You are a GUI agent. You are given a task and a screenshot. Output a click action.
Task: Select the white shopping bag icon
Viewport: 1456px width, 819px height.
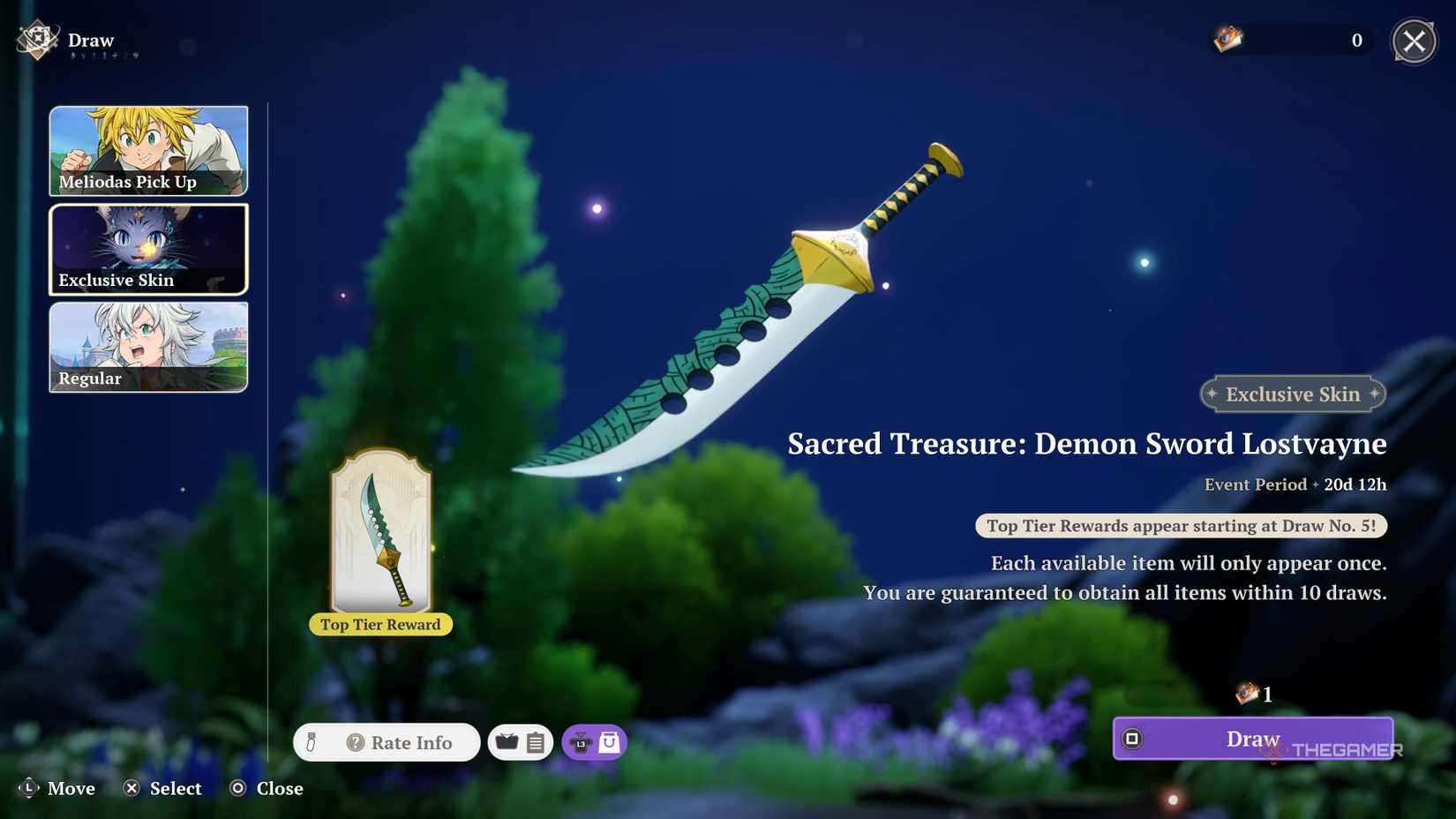(x=607, y=742)
